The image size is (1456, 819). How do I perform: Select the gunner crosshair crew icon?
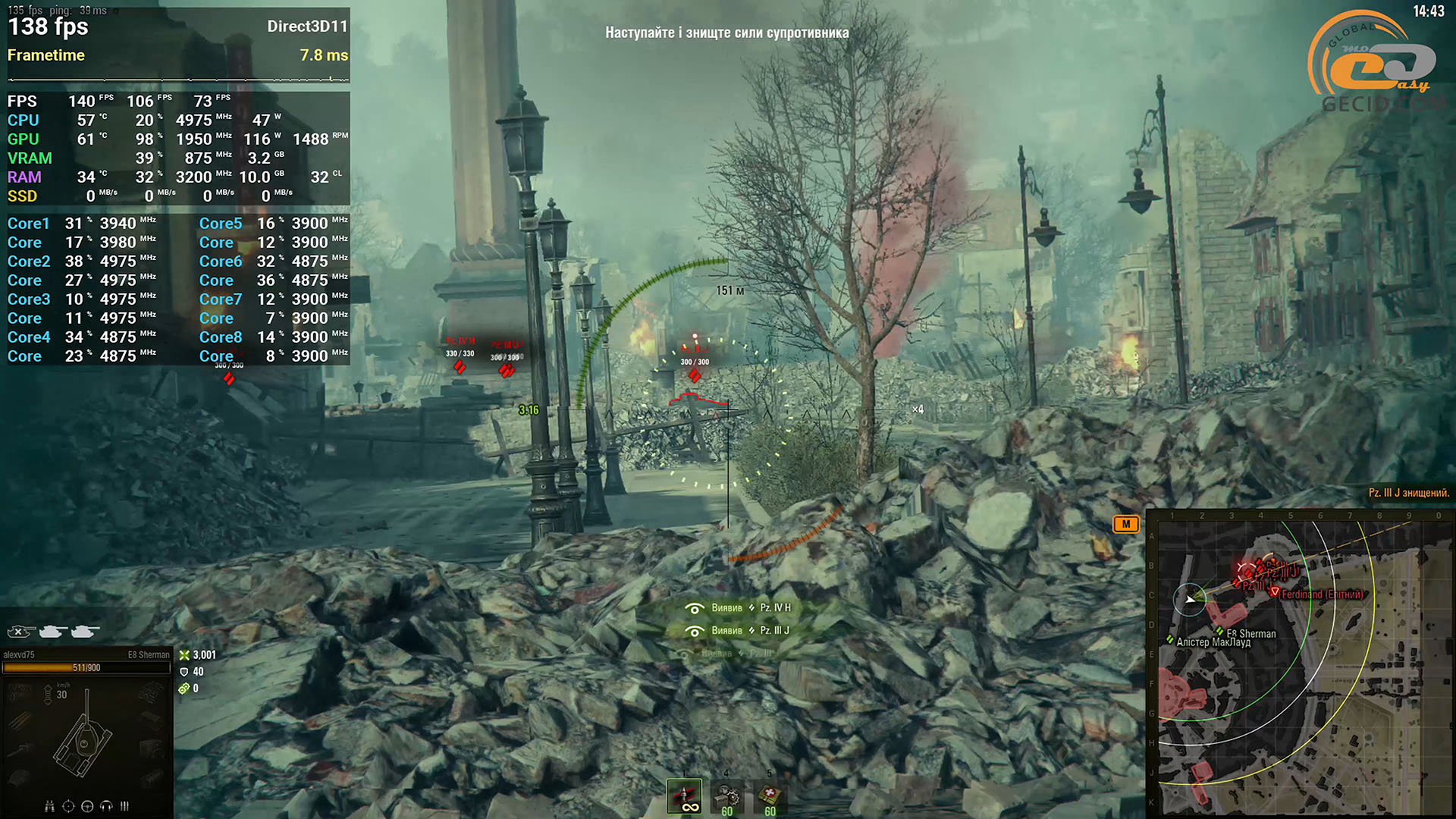68,806
